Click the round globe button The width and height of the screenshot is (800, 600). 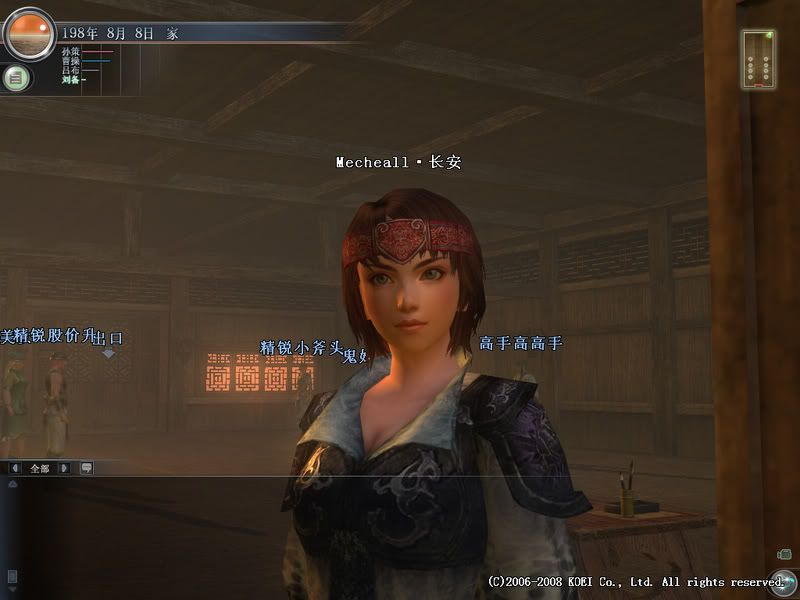pos(782,582)
